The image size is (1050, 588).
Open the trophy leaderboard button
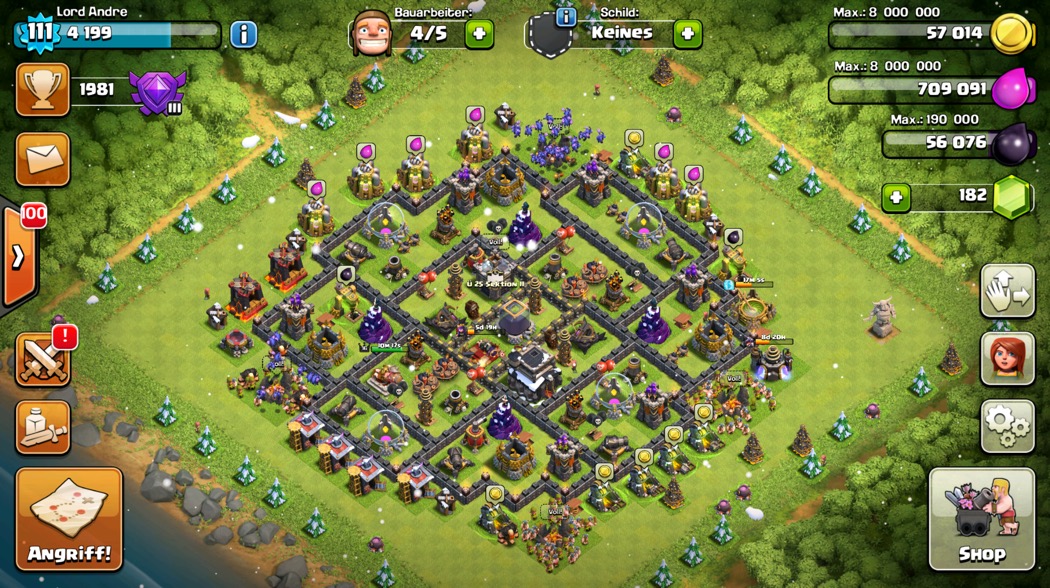(43, 90)
